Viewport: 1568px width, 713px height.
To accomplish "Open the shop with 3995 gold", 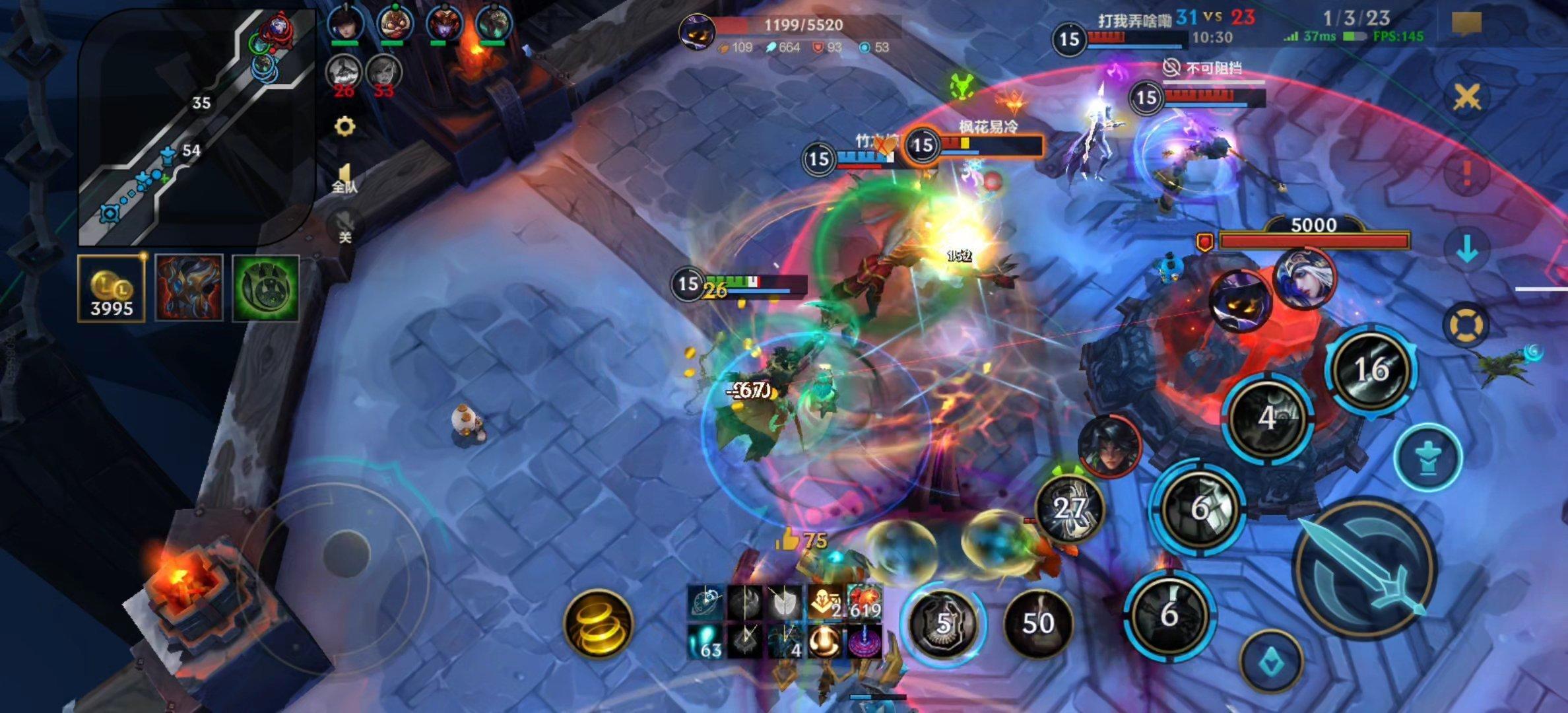I will point(111,288).
